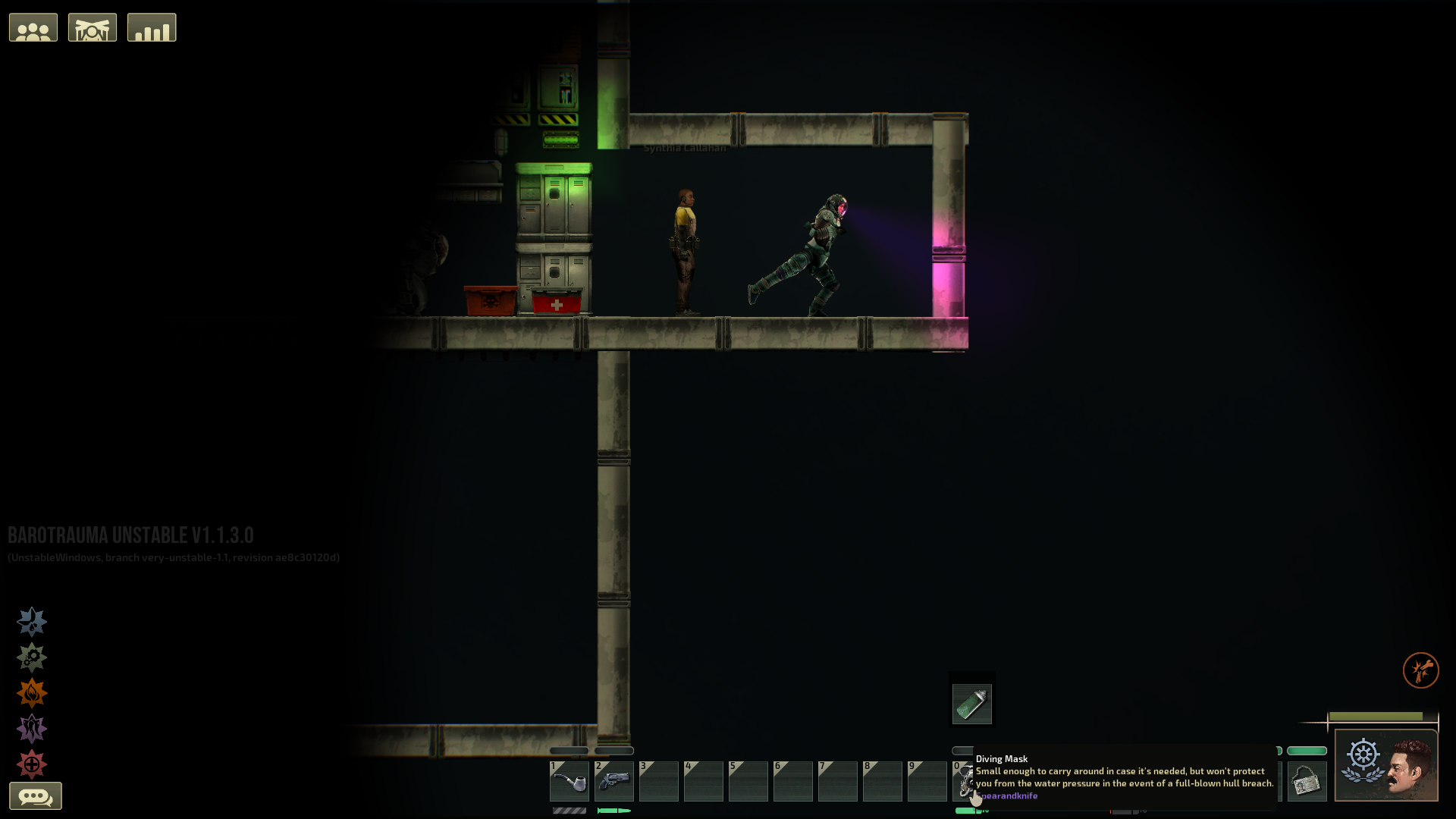Screen dimensions: 1456x819
Task: Choose the purple fight intruders order icon
Action: 32,729
